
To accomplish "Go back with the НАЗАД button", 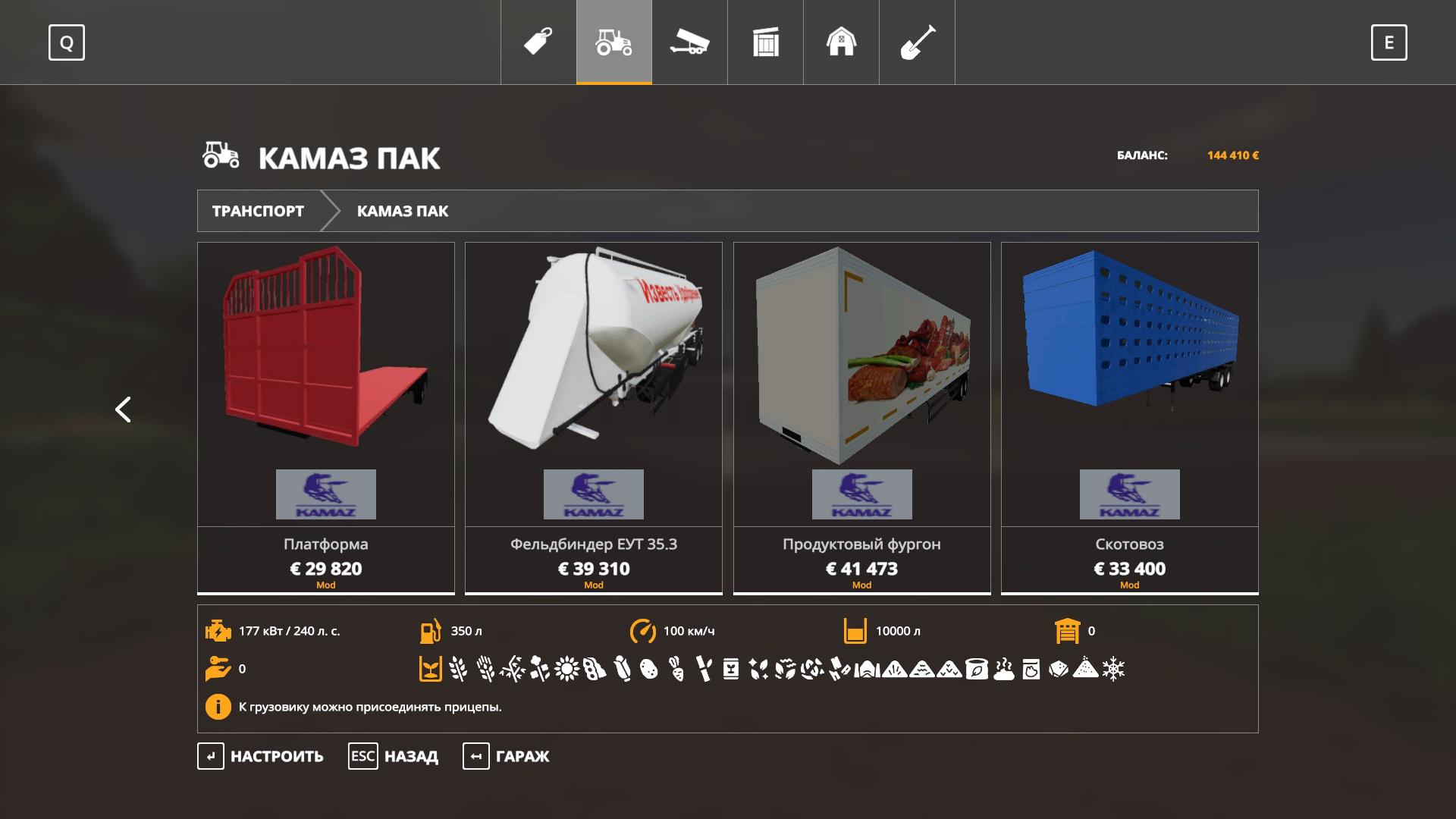I will (x=394, y=756).
